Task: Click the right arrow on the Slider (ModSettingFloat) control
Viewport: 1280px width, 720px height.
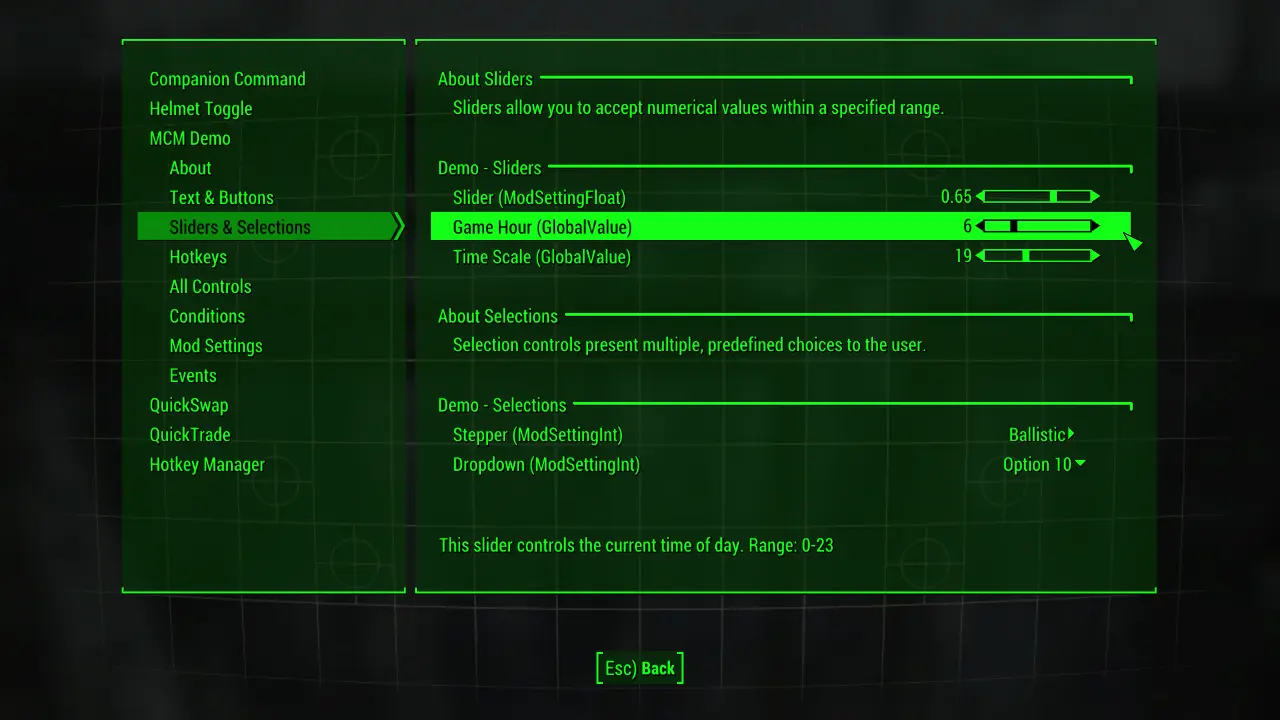Action: 1093,196
